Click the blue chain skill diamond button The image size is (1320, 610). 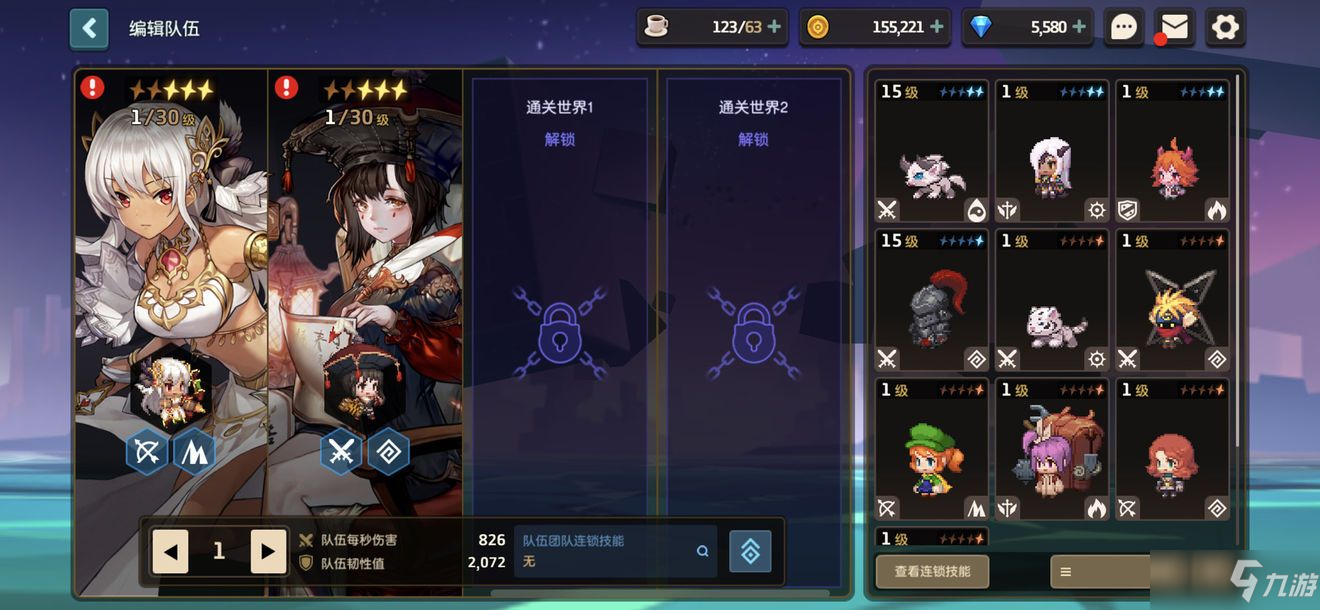pyautogui.click(x=750, y=551)
